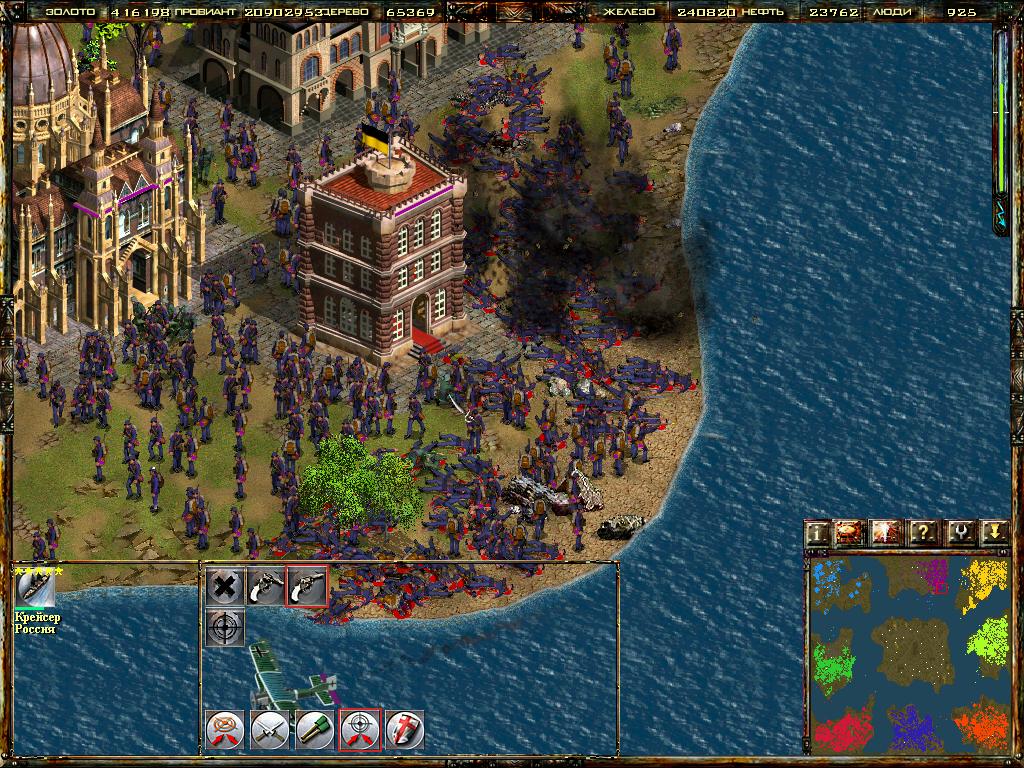Click the red cross shield command
This screenshot has height=768, width=1024.
(405, 729)
